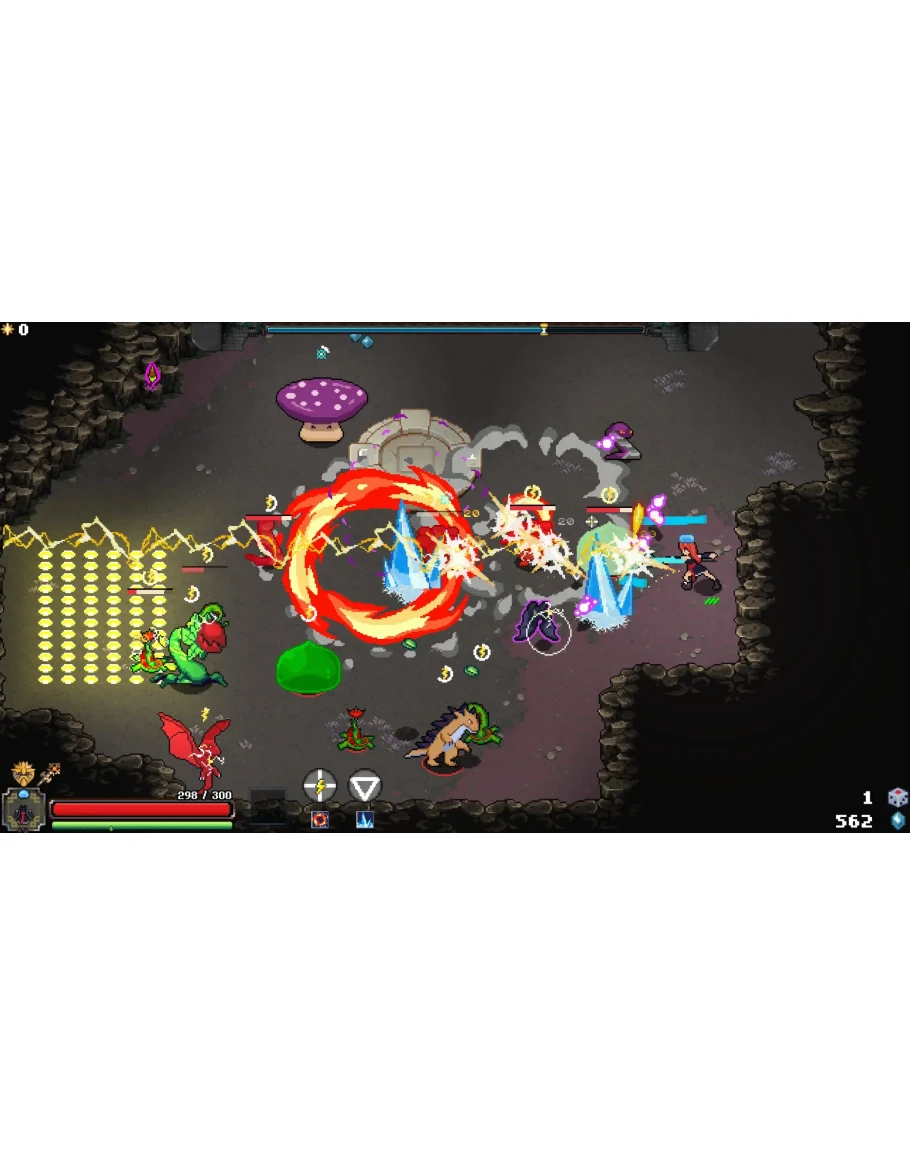
Task: Choose the blue ice spikes spell icon
Action: point(365,820)
